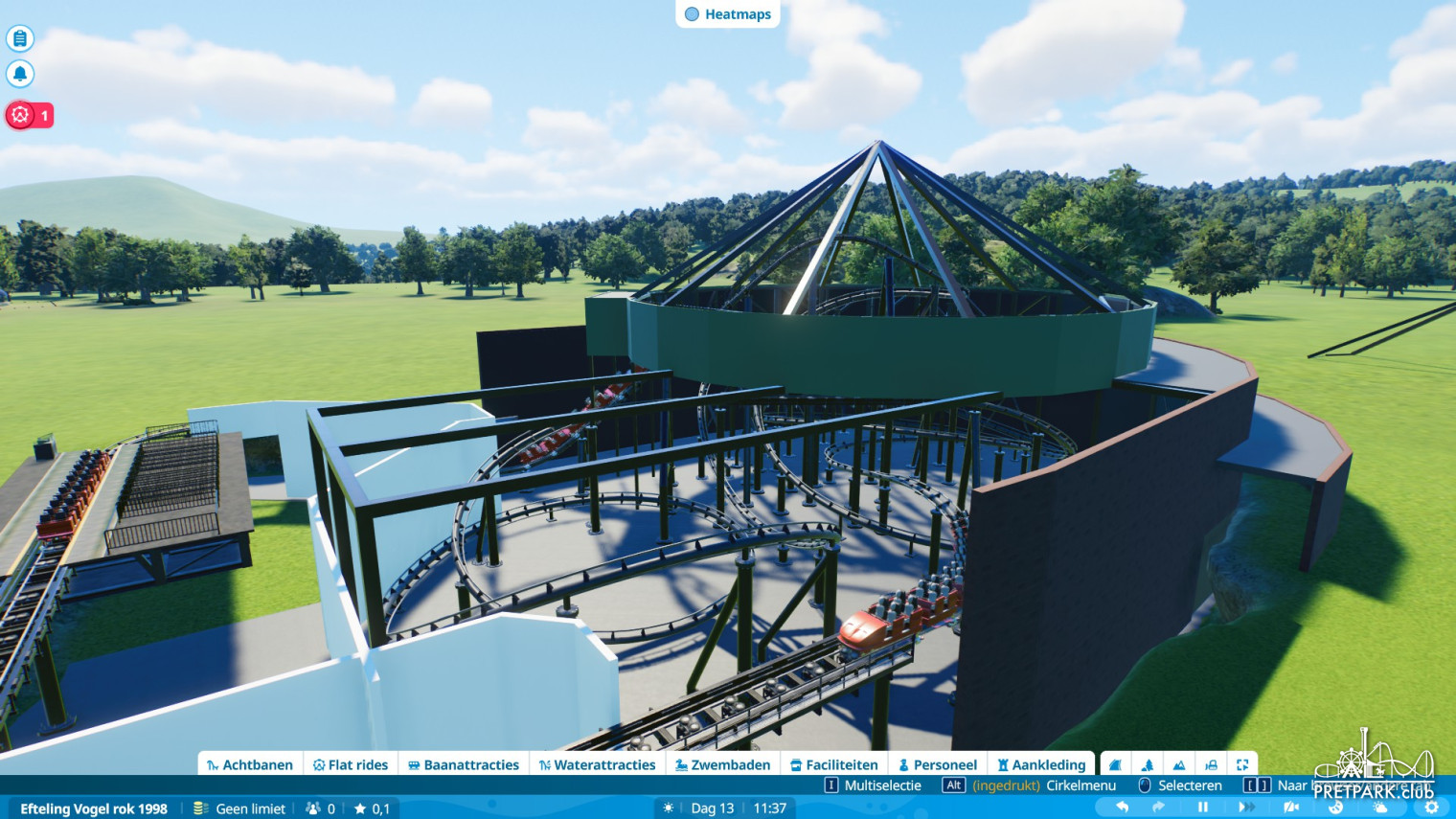This screenshot has height=819, width=1456.
Task: Toggle the Heatmaps button
Action: [728, 14]
